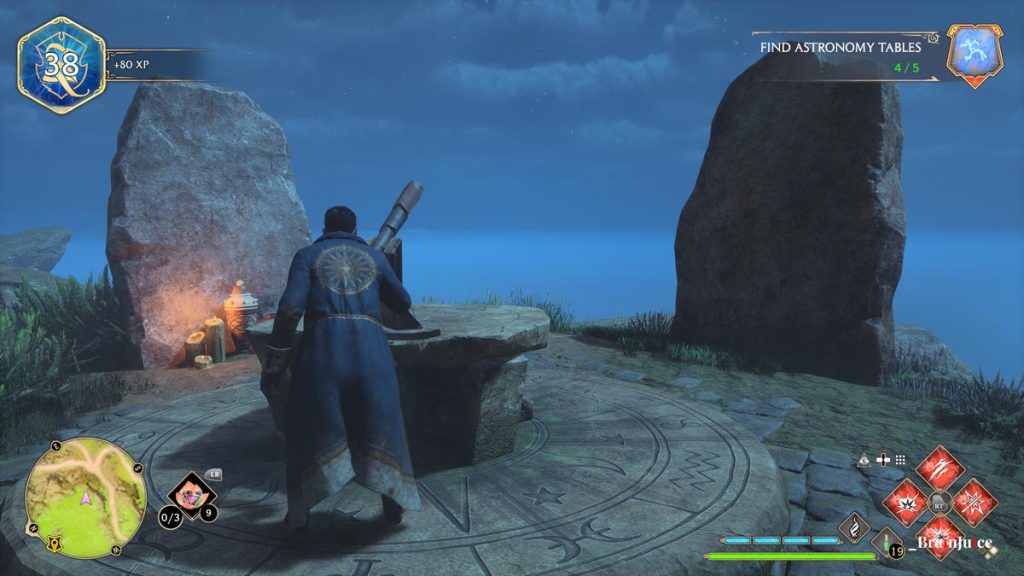Cast the right red starburst spell
The height and width of the screenshot is (576, 1024).
coord(973,501)
